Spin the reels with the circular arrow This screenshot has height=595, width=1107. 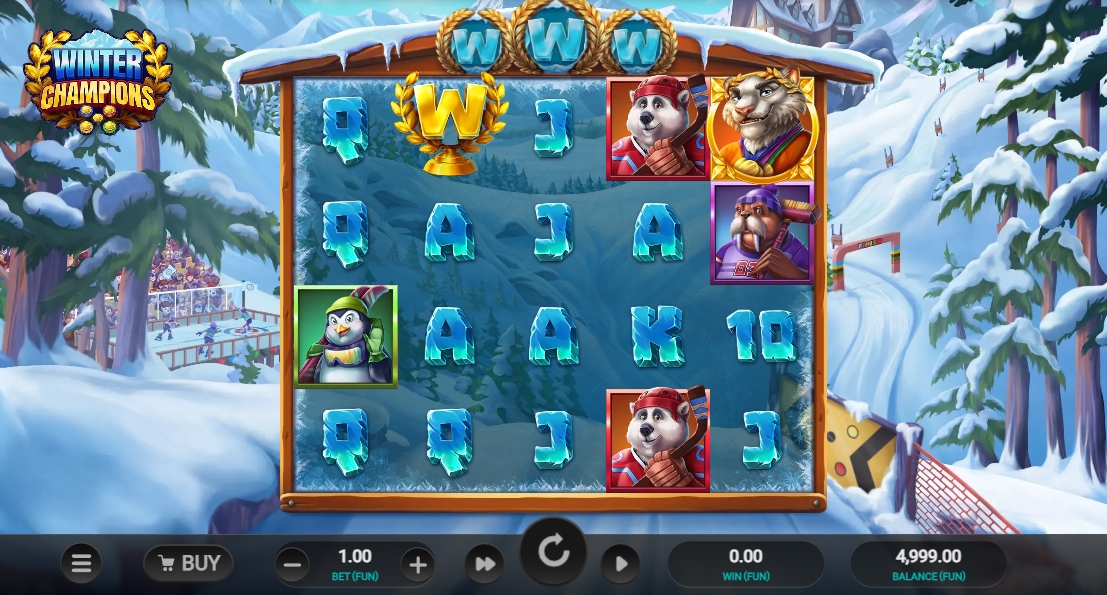[x=553, y=551]
